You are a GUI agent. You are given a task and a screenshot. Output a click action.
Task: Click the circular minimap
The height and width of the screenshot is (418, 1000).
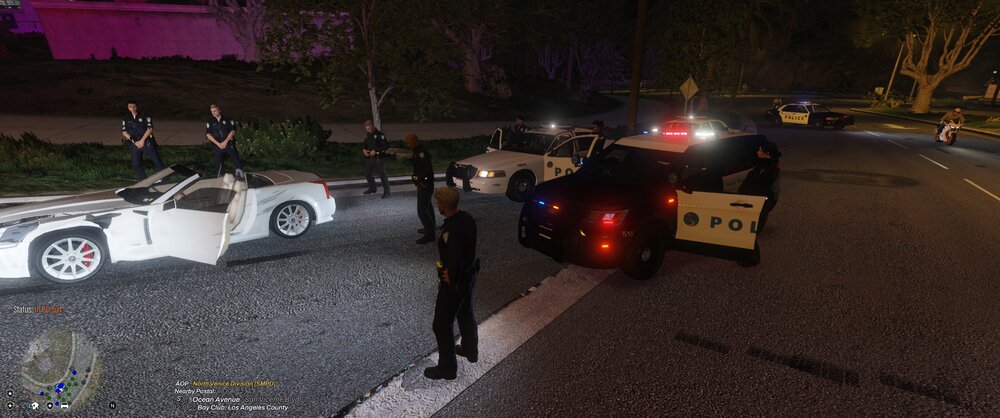[x=60, y=368]
